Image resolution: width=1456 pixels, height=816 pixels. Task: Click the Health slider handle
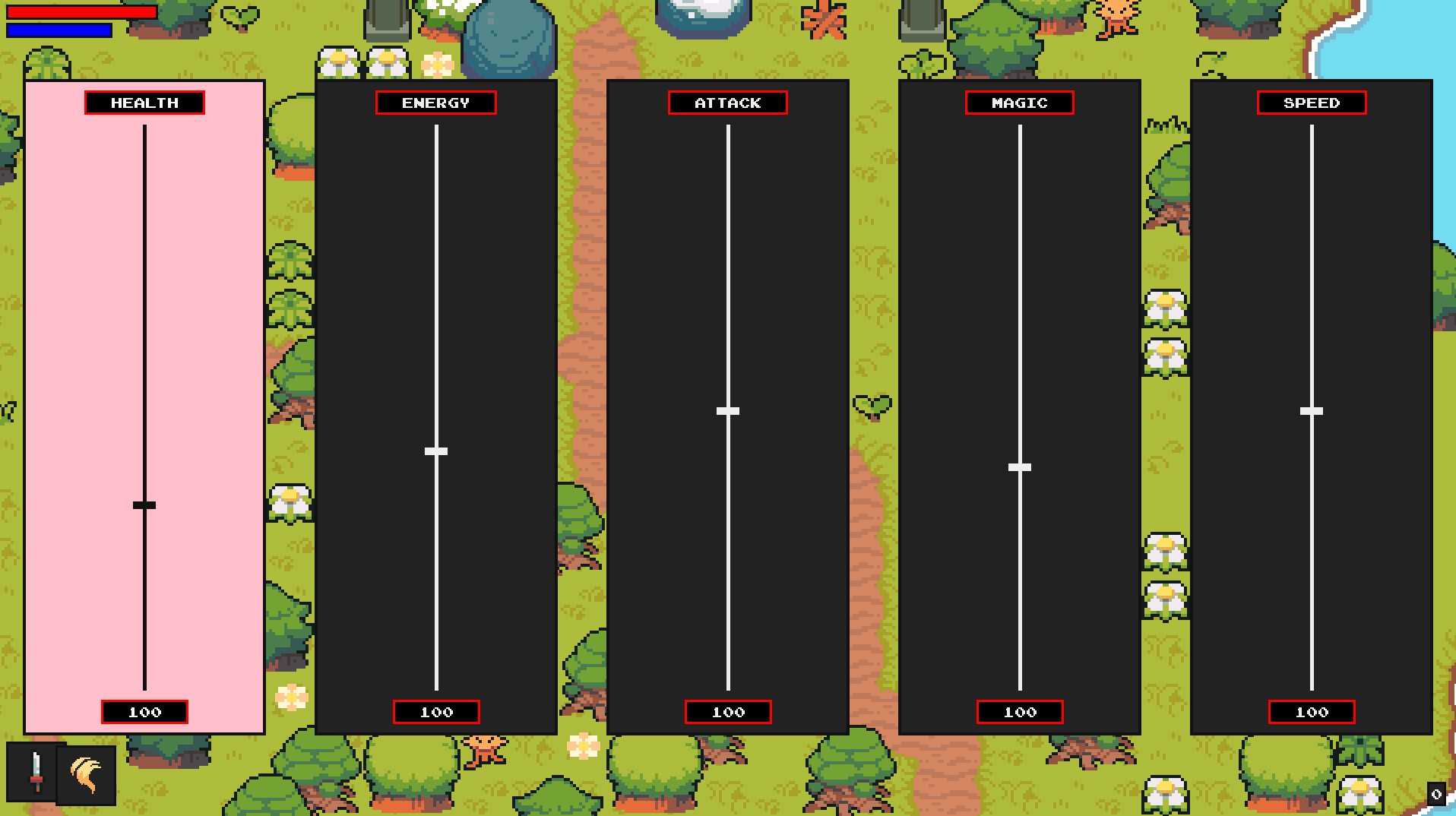(x=144, y=504)
